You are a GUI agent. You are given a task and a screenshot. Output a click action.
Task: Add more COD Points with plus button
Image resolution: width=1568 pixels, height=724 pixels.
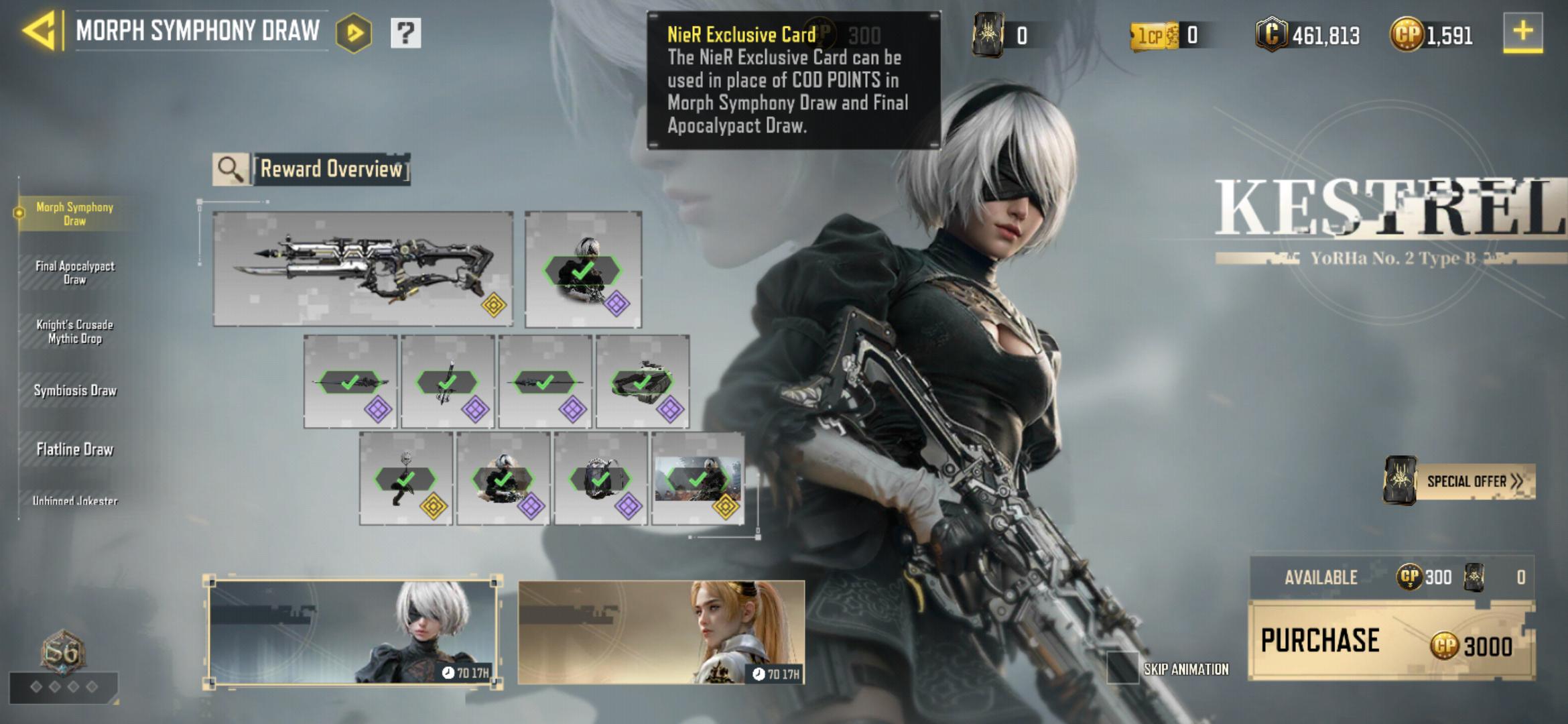tap(1522, 32)
